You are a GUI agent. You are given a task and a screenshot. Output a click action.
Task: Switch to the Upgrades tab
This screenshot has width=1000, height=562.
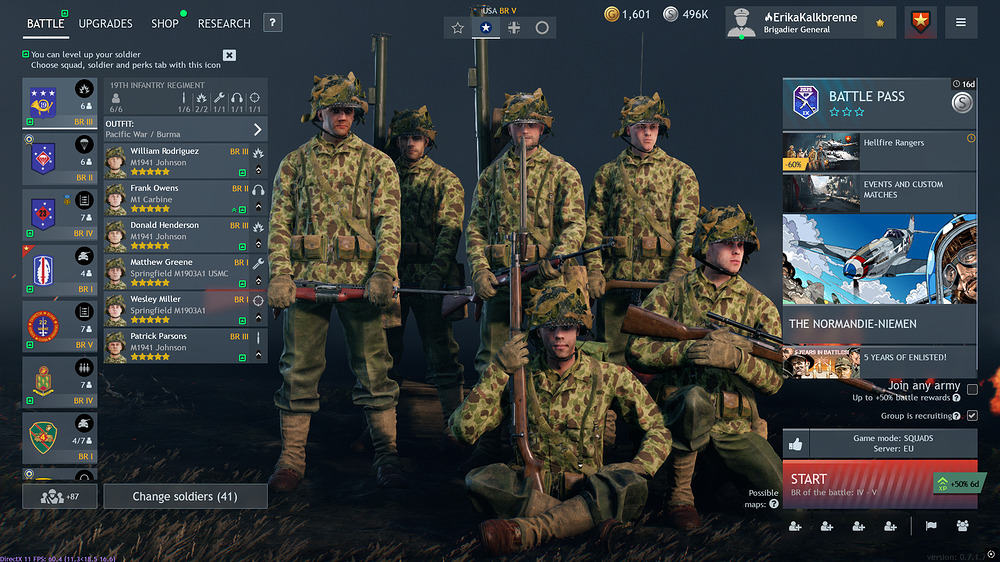[x=105, y=23]
